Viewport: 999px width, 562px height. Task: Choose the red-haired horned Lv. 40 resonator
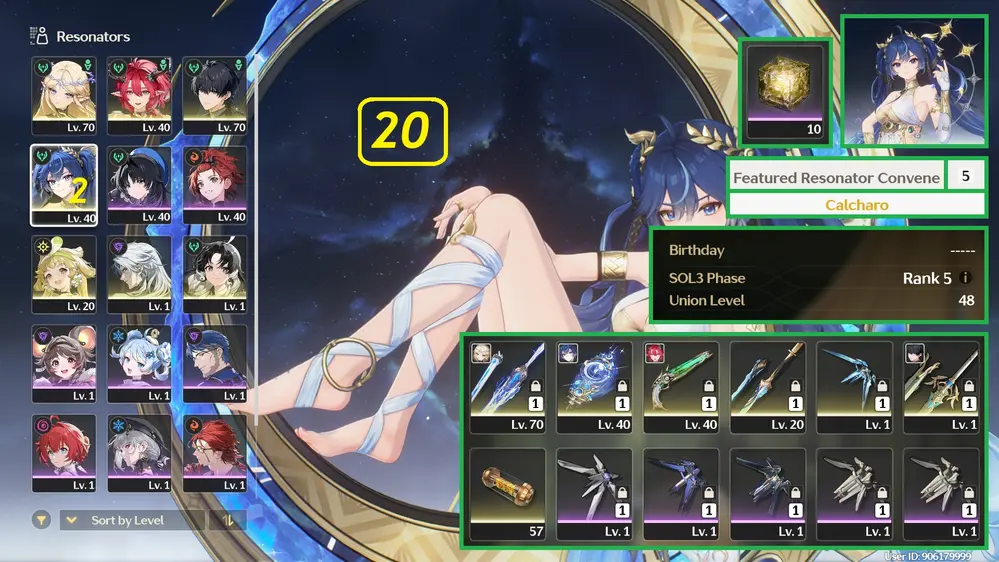coord(140,95)
